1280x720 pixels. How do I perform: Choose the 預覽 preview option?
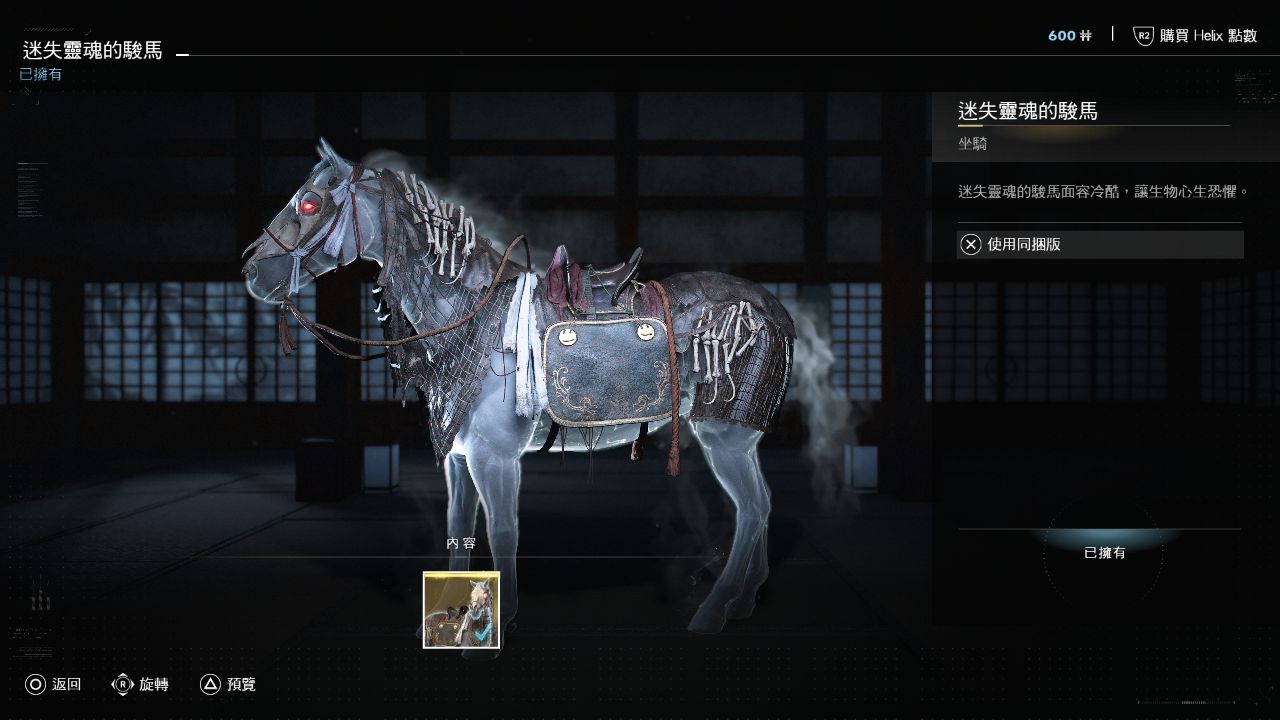[228, 685]
